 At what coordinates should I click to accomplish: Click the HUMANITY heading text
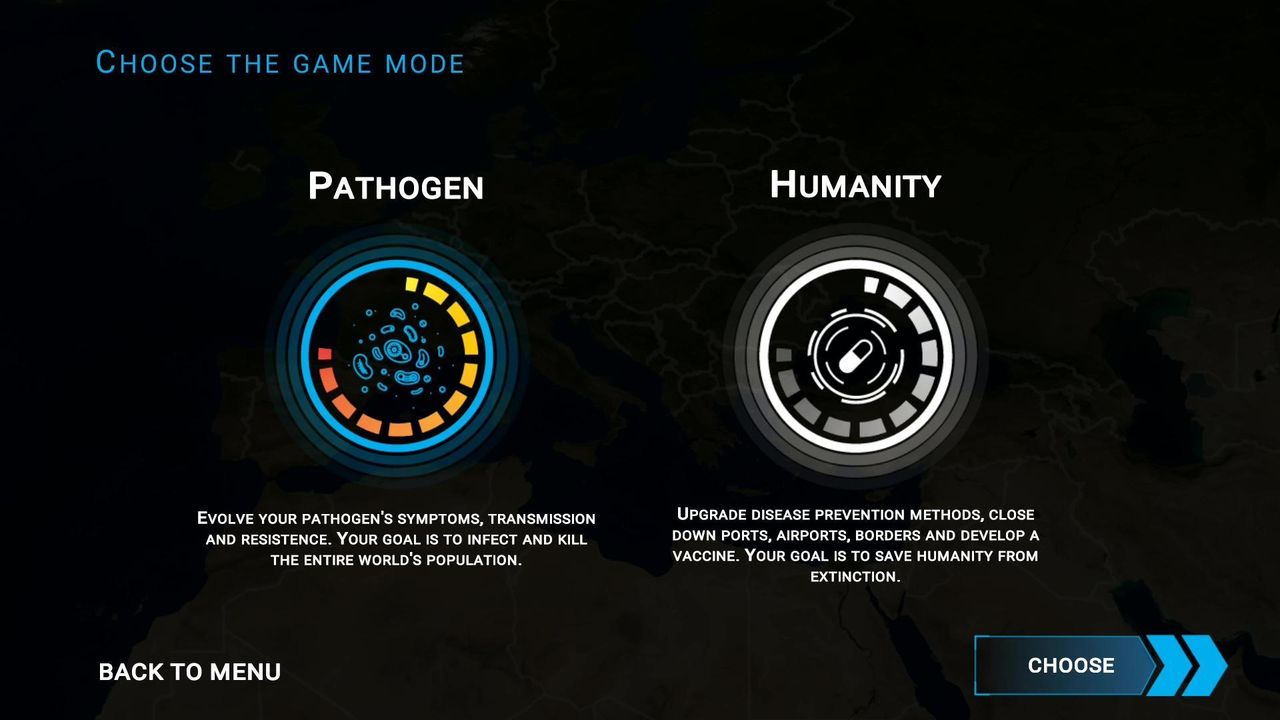855,184
